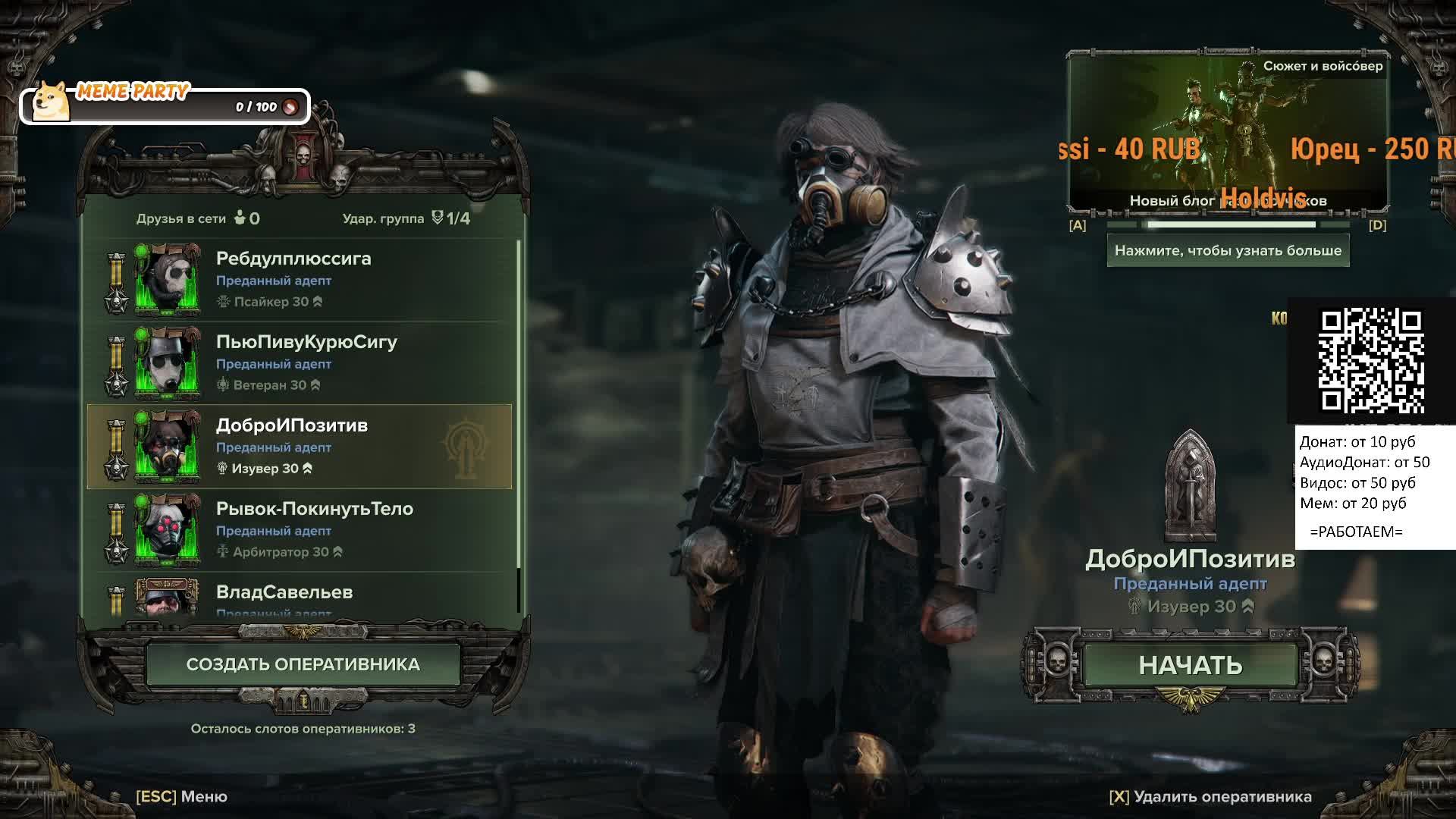Choose Удалить оперативника option
This screenshot has width=1456, height=819.
pyautogui.click(x=1210, y=796)
